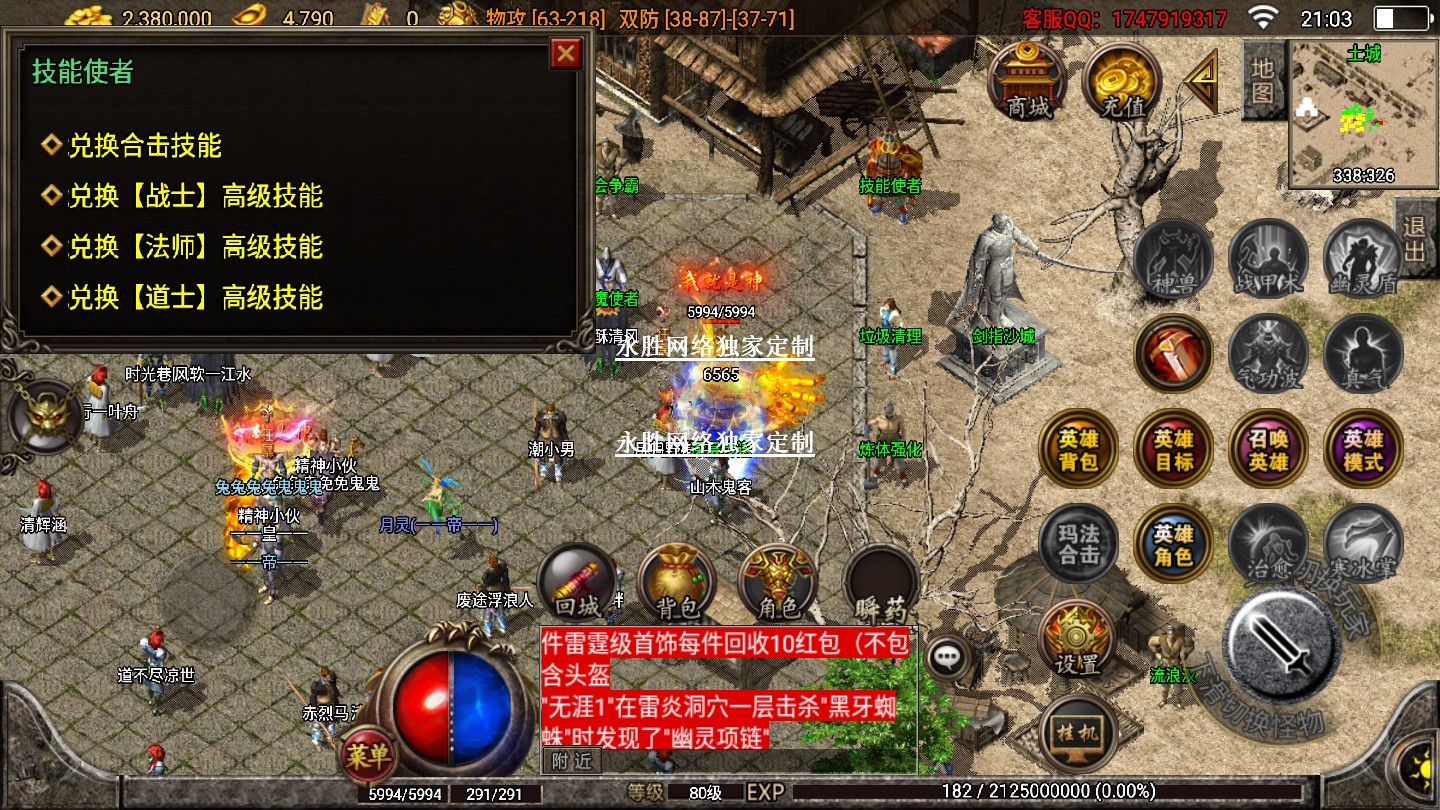Viewport: 1440px width, 810px height.
Task: Toggle 英雄模式 hero mode
Action: click(x=1363, y=449)
